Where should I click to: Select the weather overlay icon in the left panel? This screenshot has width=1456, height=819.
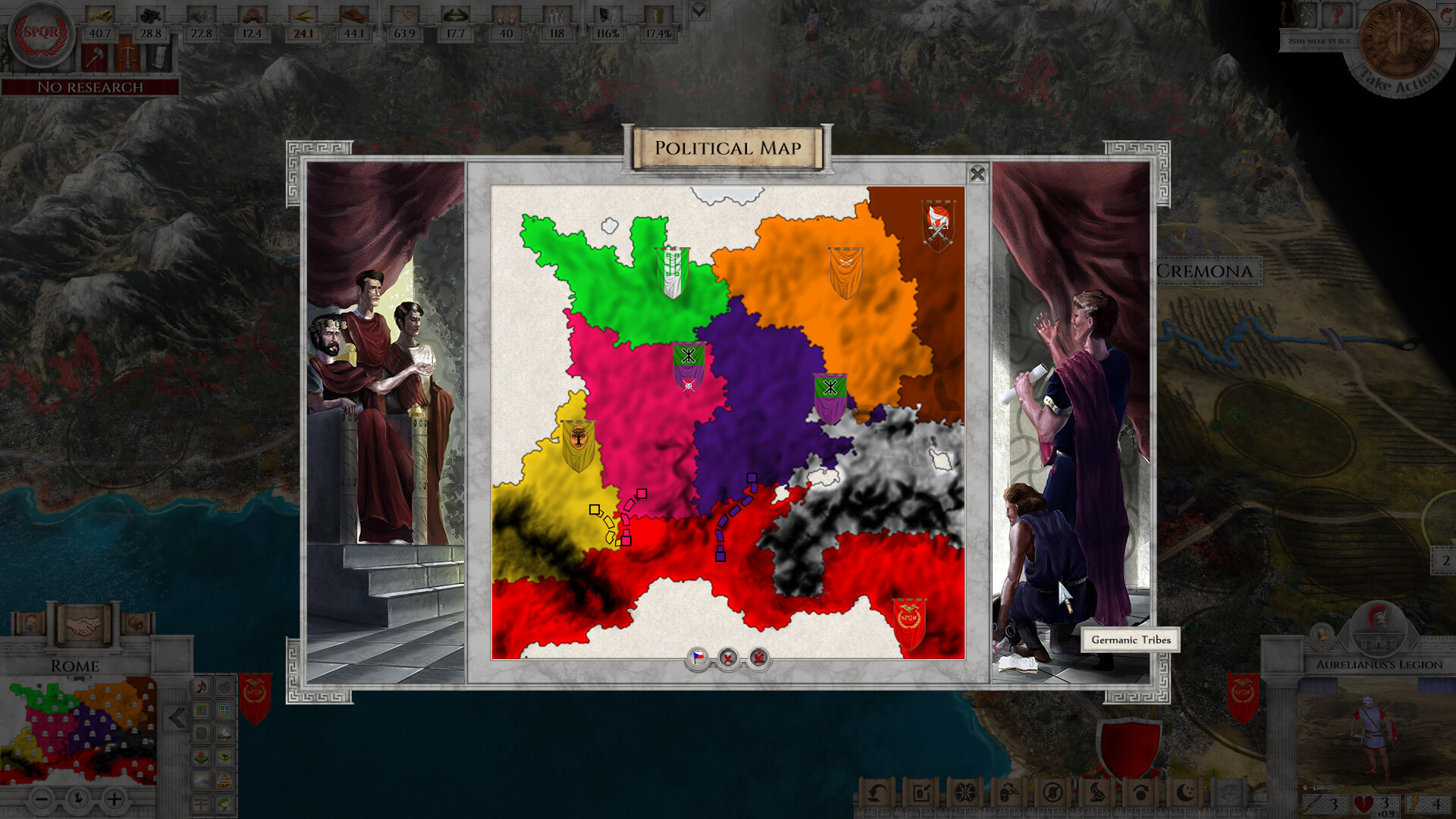pyautogui.click(x=201, y=780)
